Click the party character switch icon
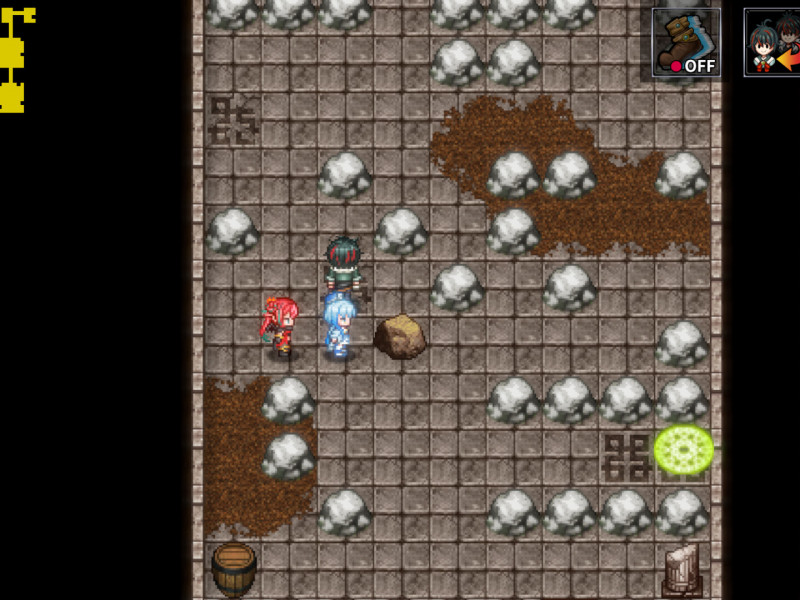 (x=773, y=43)
